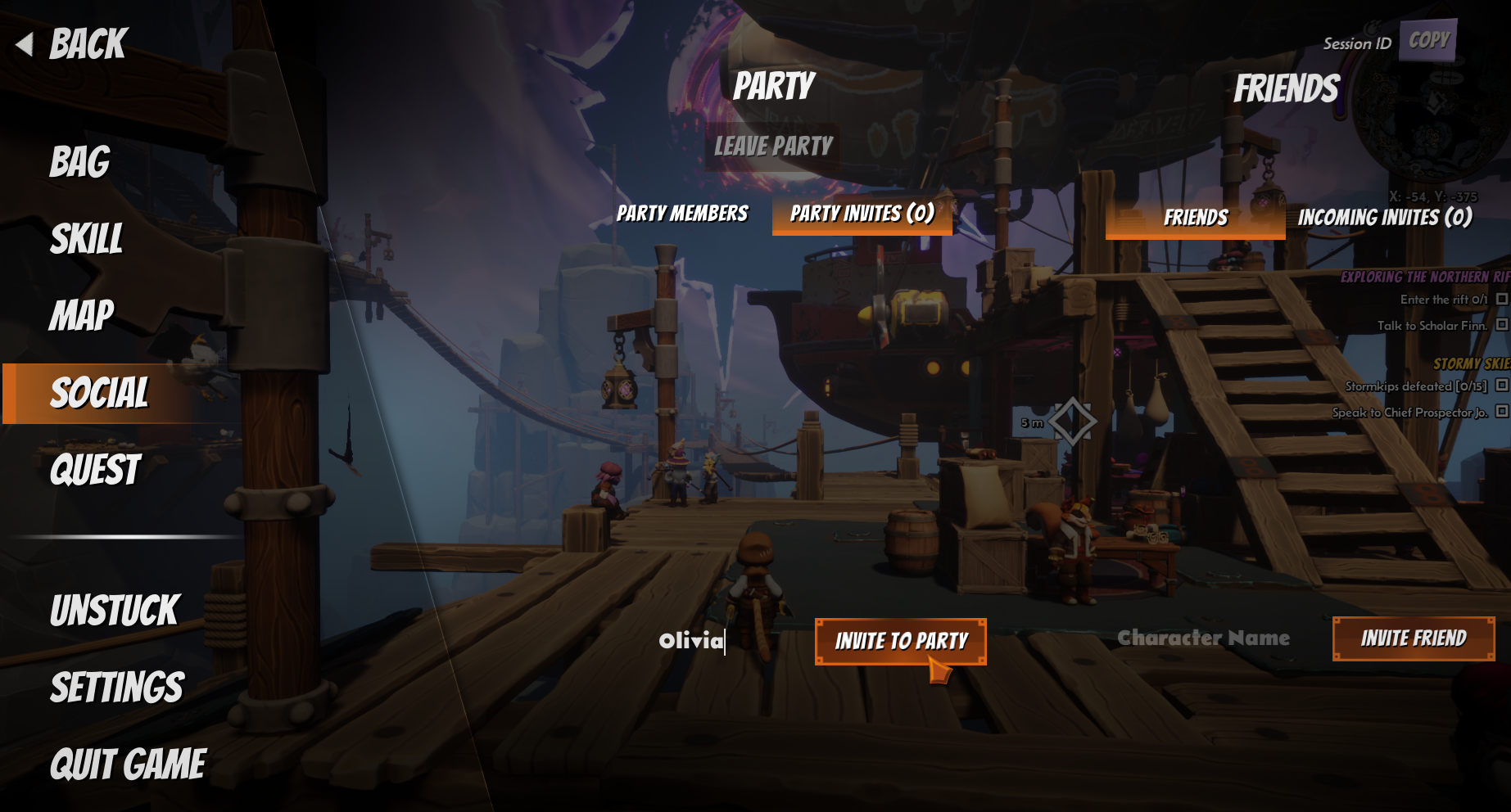The image size is (1511, 812).
Task: Open the Map menu
Action: (x=82, y=316)
